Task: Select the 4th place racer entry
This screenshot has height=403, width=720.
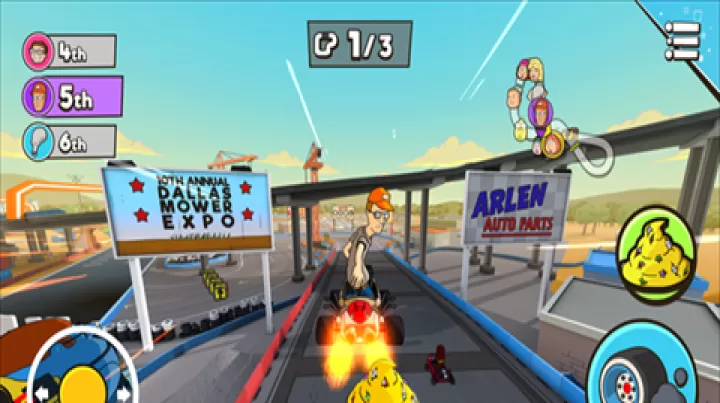Action: (70, 51)
